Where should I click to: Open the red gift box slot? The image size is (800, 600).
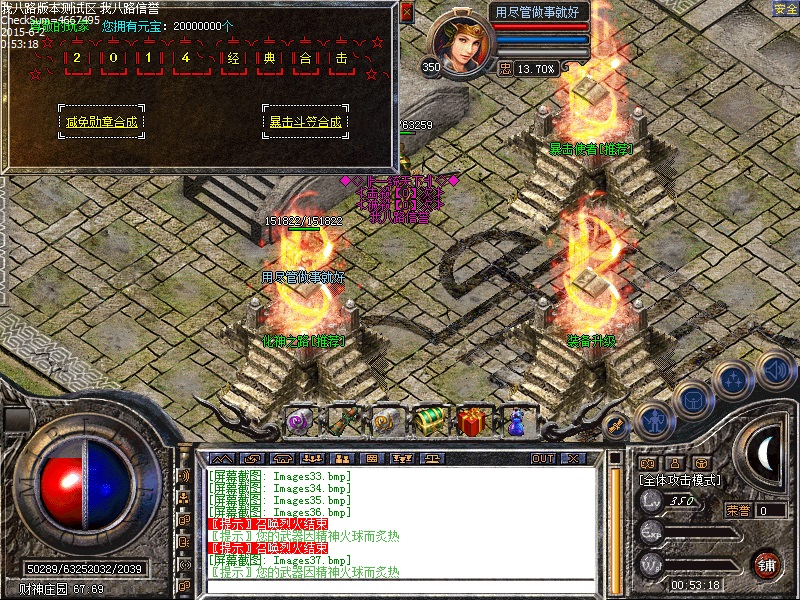tap(472, 421)
